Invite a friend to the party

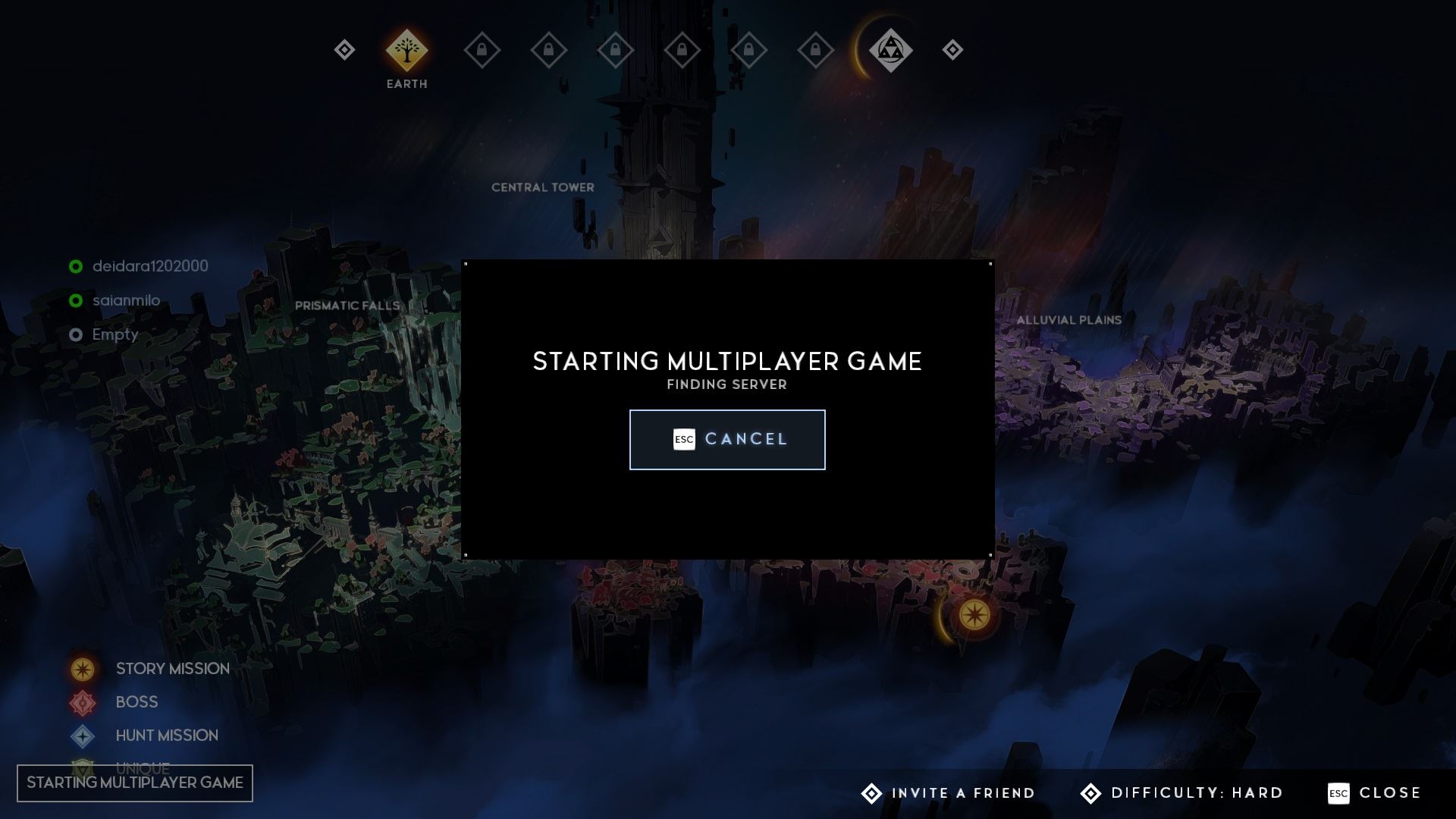(949, 793)
